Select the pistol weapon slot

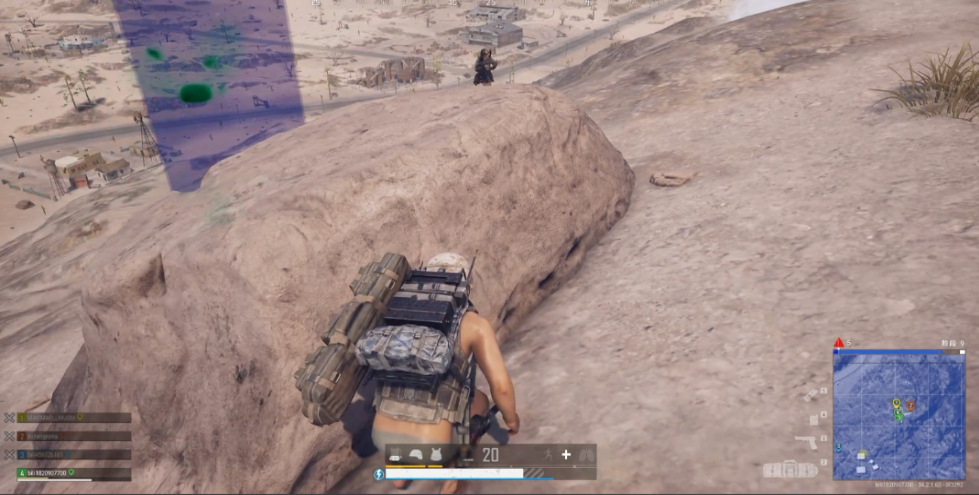tap(808, 441)
